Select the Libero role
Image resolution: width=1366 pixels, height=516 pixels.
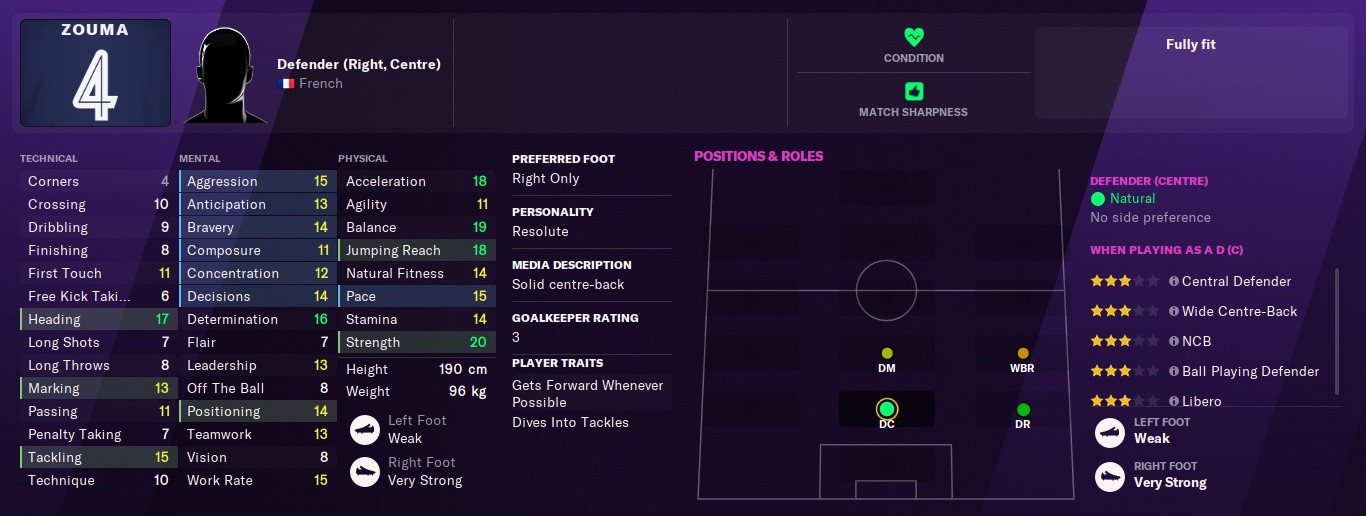click(x=1201, y=400)
